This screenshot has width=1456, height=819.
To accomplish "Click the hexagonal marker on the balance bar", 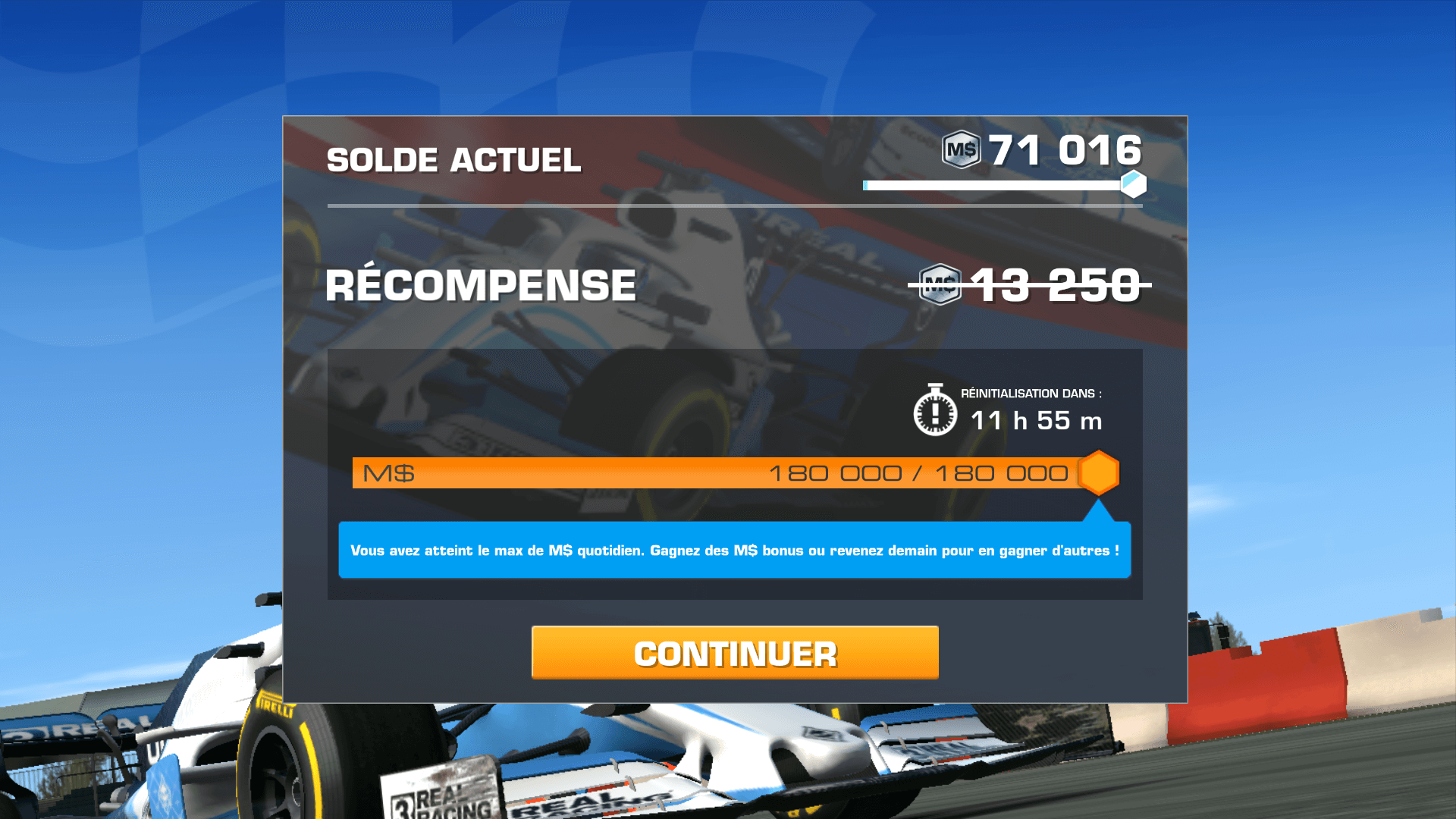I will 1132,184.
